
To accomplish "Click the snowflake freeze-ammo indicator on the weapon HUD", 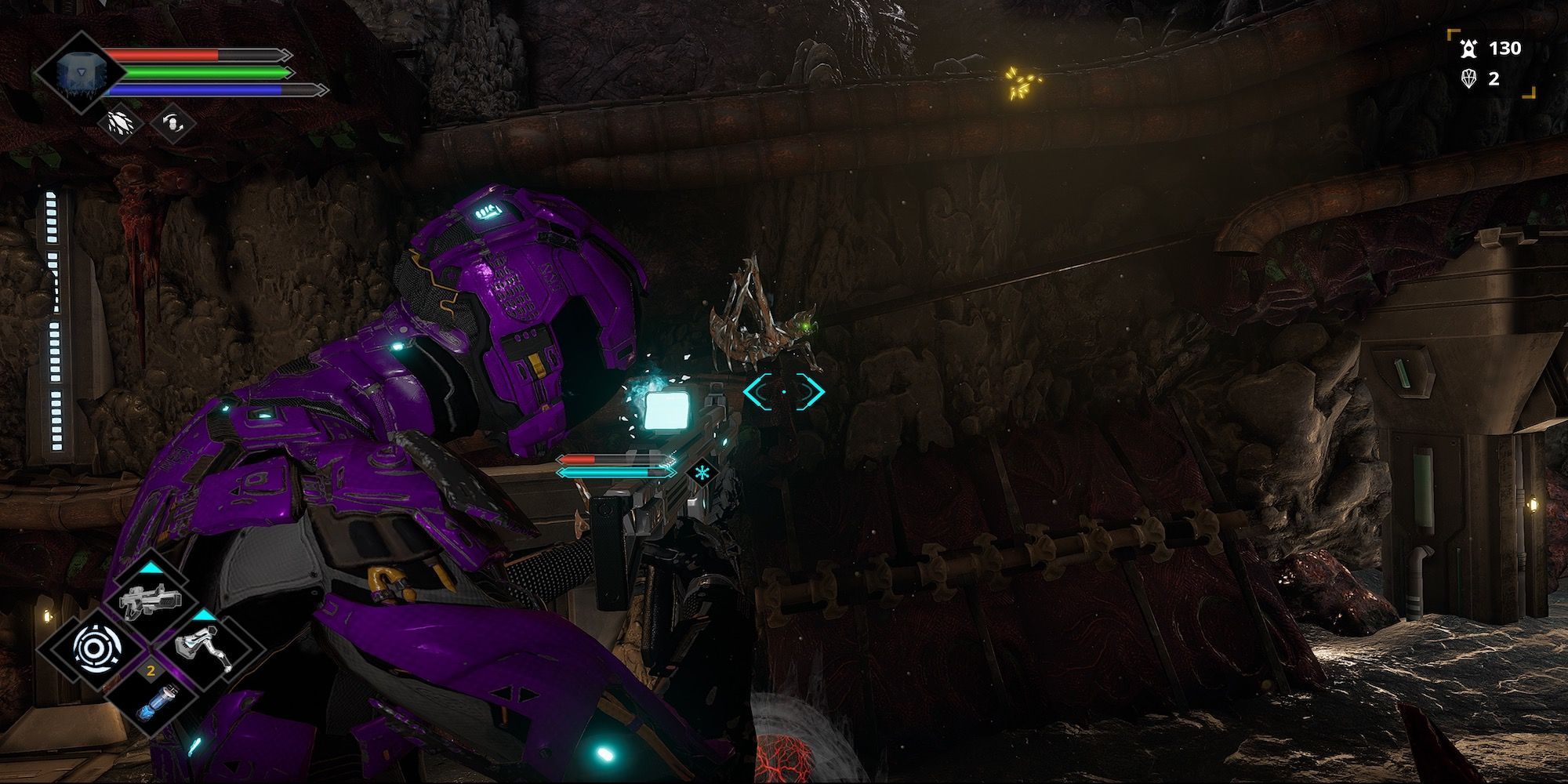I will tap(704, 472).
